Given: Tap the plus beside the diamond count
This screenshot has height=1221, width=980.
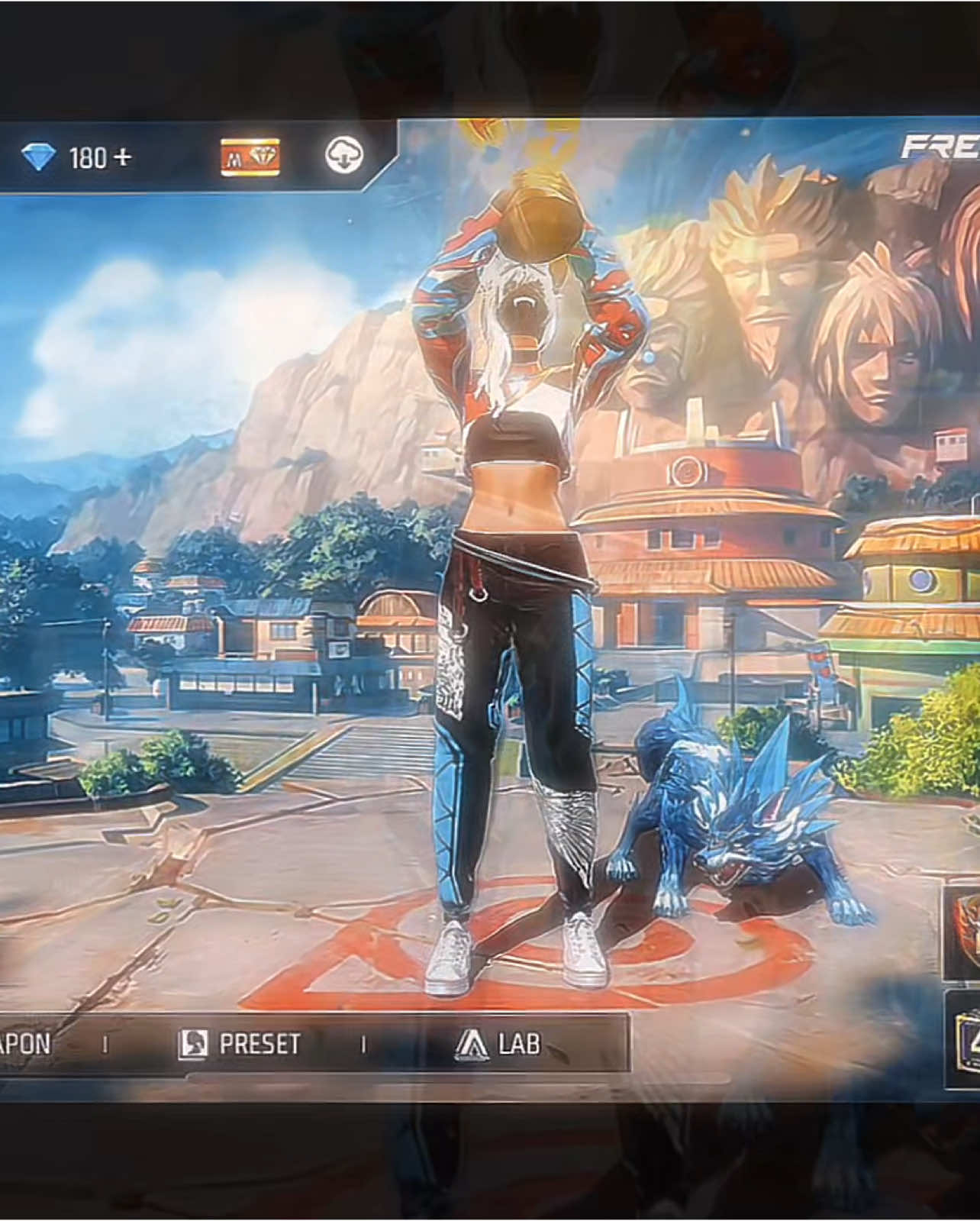Looking at the screenshot, I should (123, 158).
